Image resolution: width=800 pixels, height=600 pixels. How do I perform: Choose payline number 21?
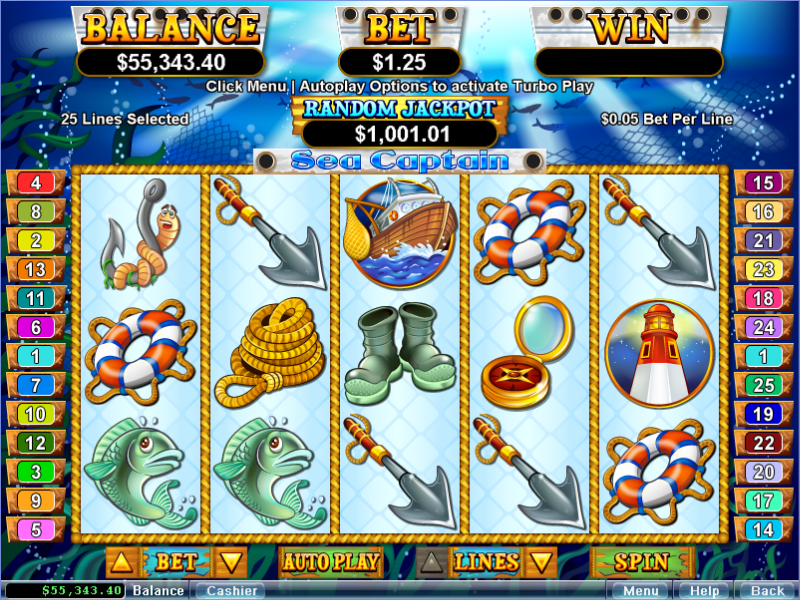tap(763, 241)
